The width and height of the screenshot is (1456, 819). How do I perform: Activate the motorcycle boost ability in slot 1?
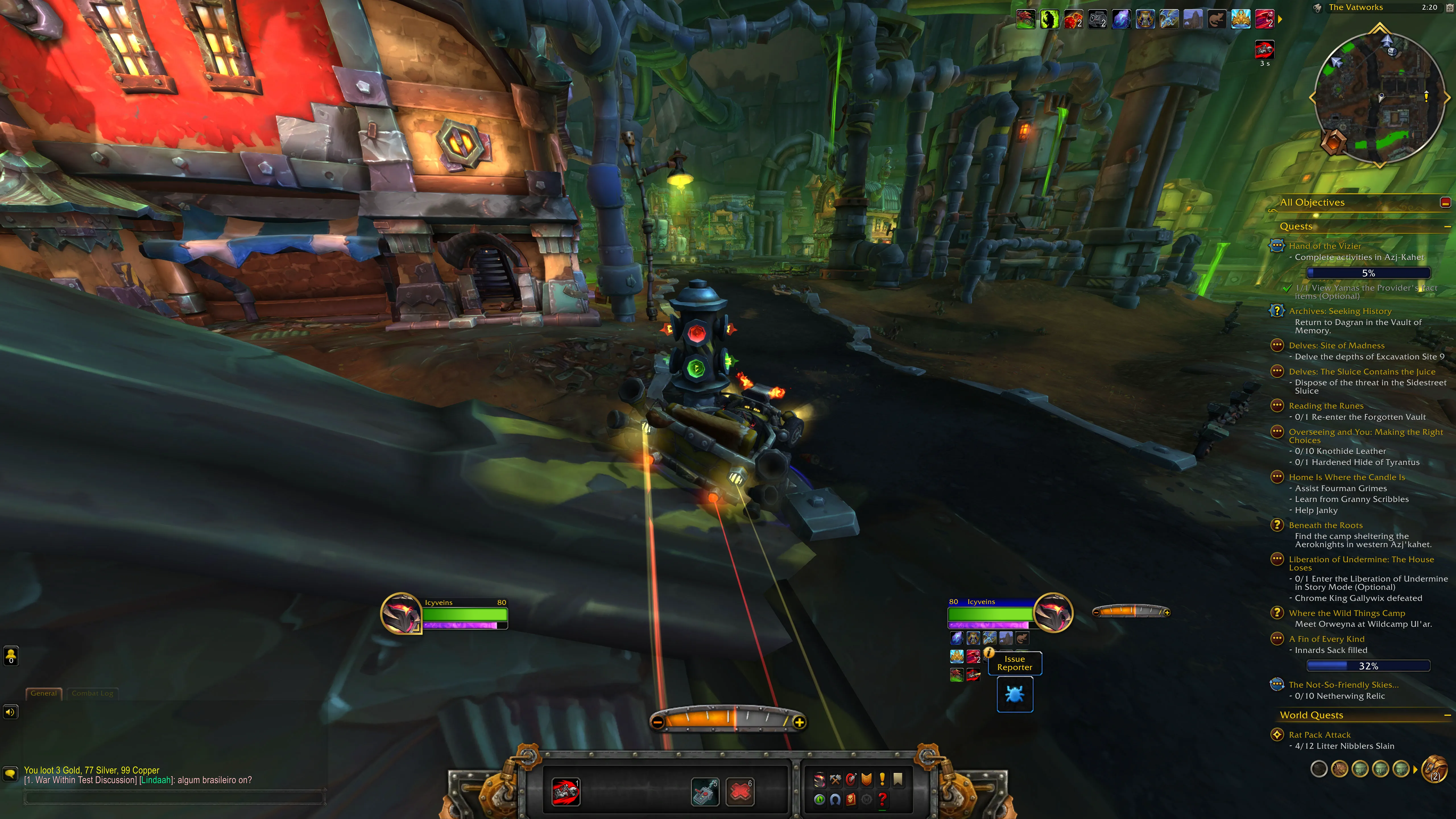[x=565, y=791]
